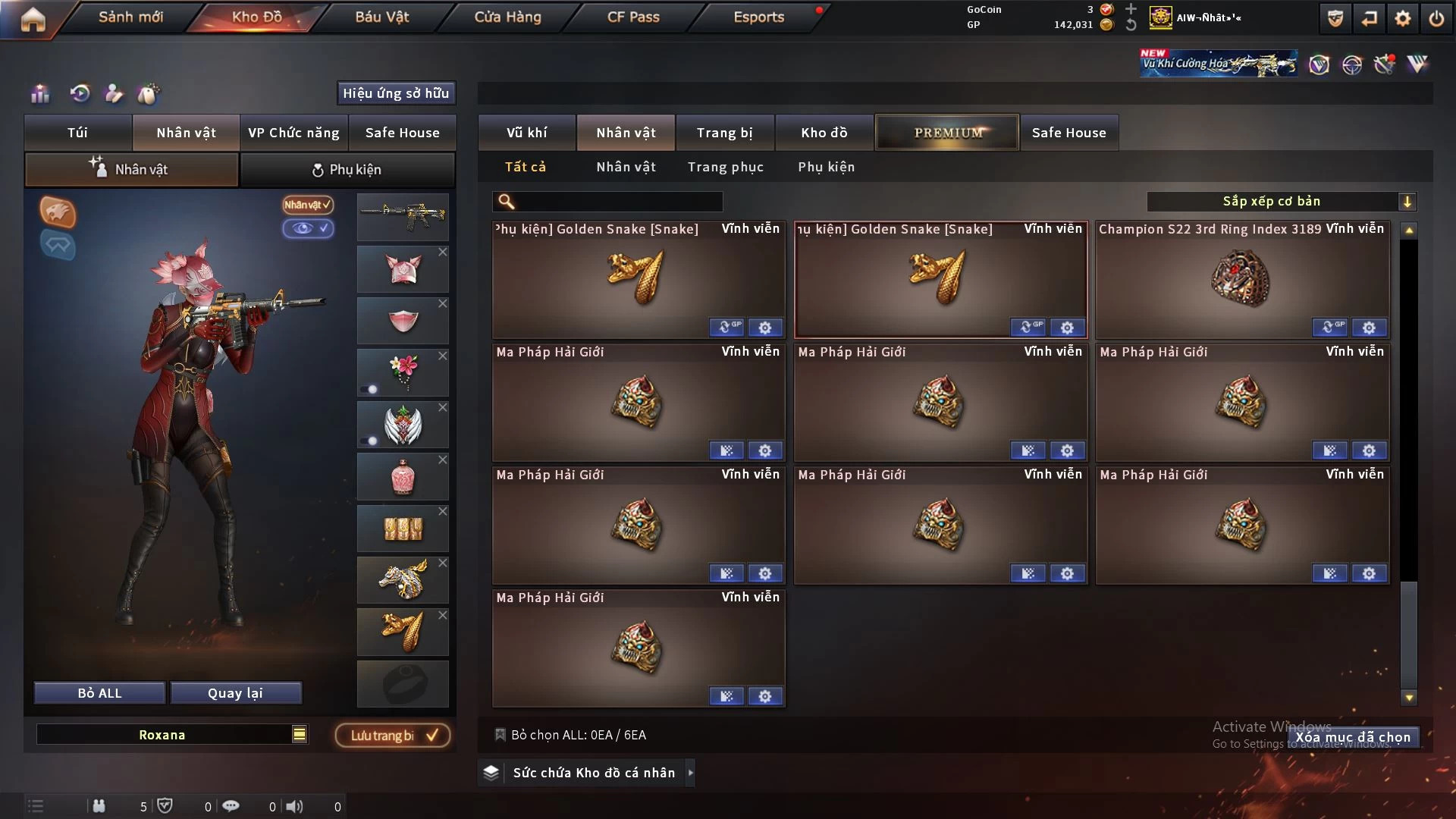Switch to the Vũ khí tab

526,133
